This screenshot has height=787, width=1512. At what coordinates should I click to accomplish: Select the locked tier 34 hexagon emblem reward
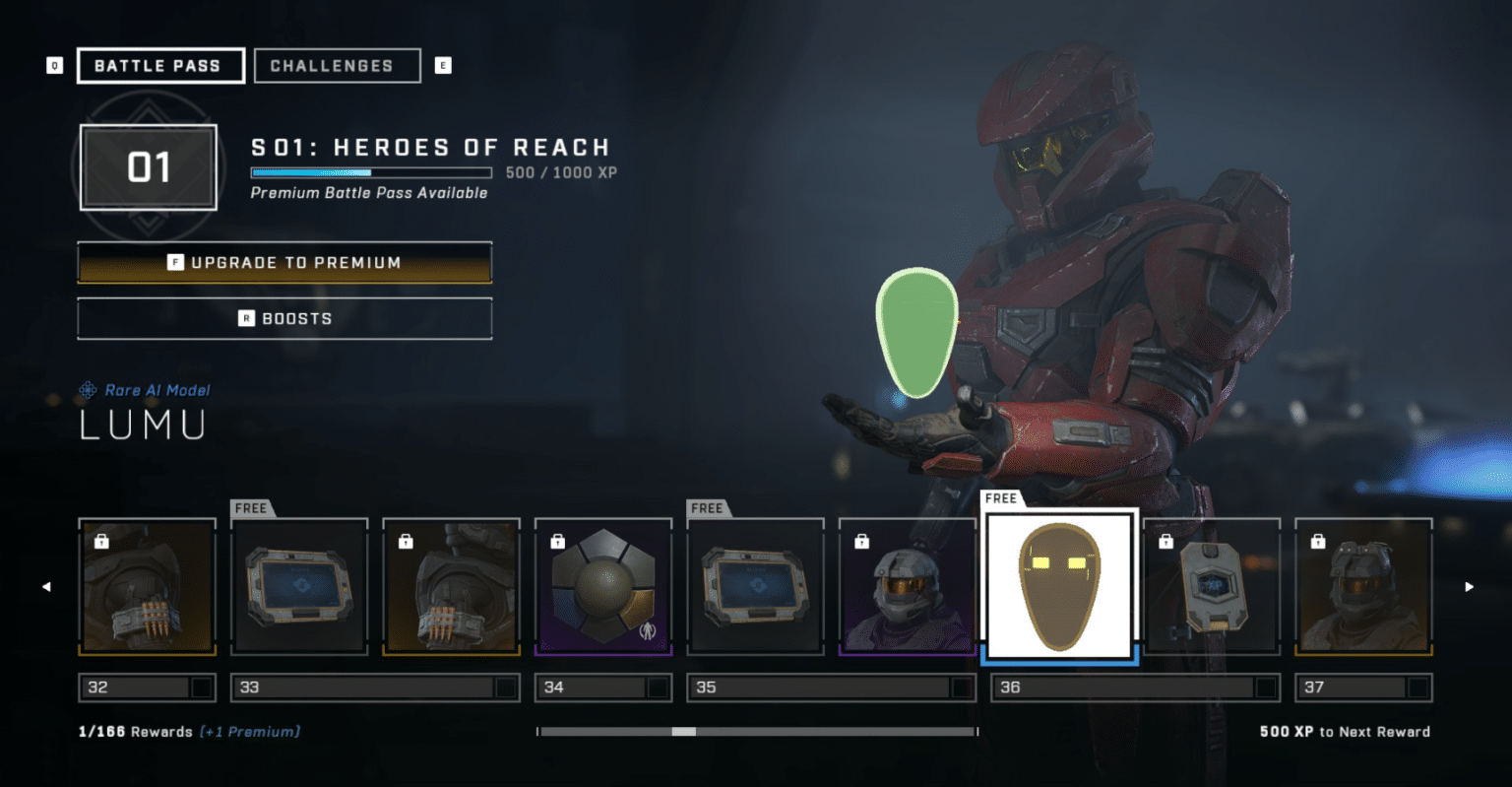(x=603, y=586)
